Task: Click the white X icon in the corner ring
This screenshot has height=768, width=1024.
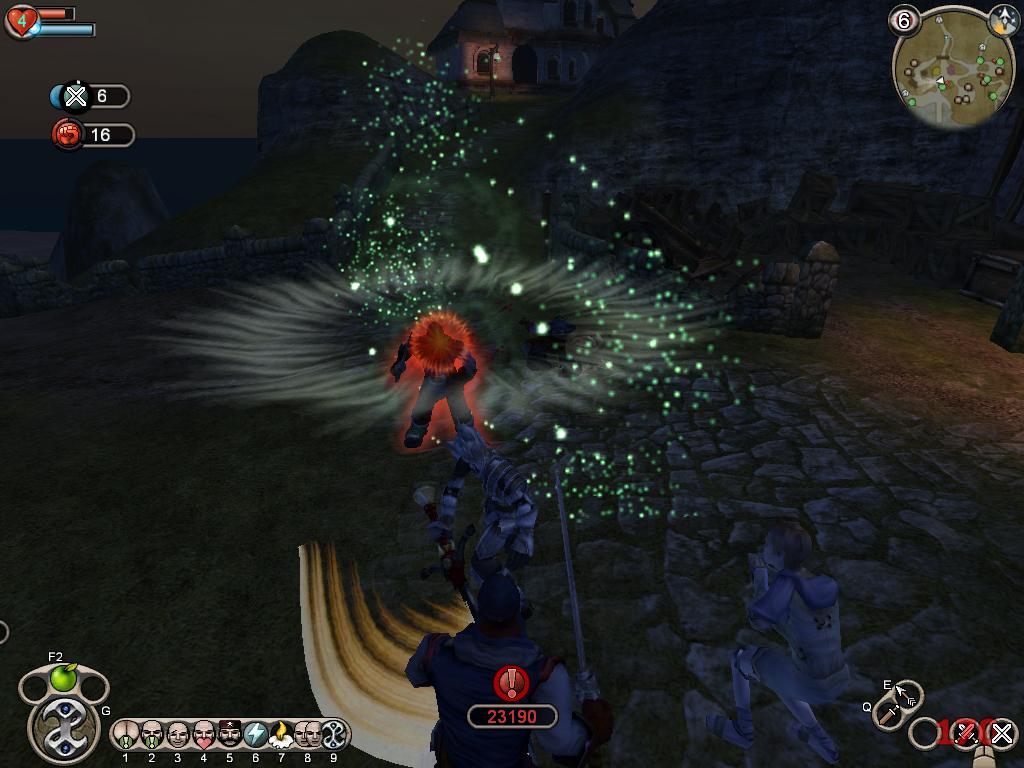Action: tap(1002, 735)
